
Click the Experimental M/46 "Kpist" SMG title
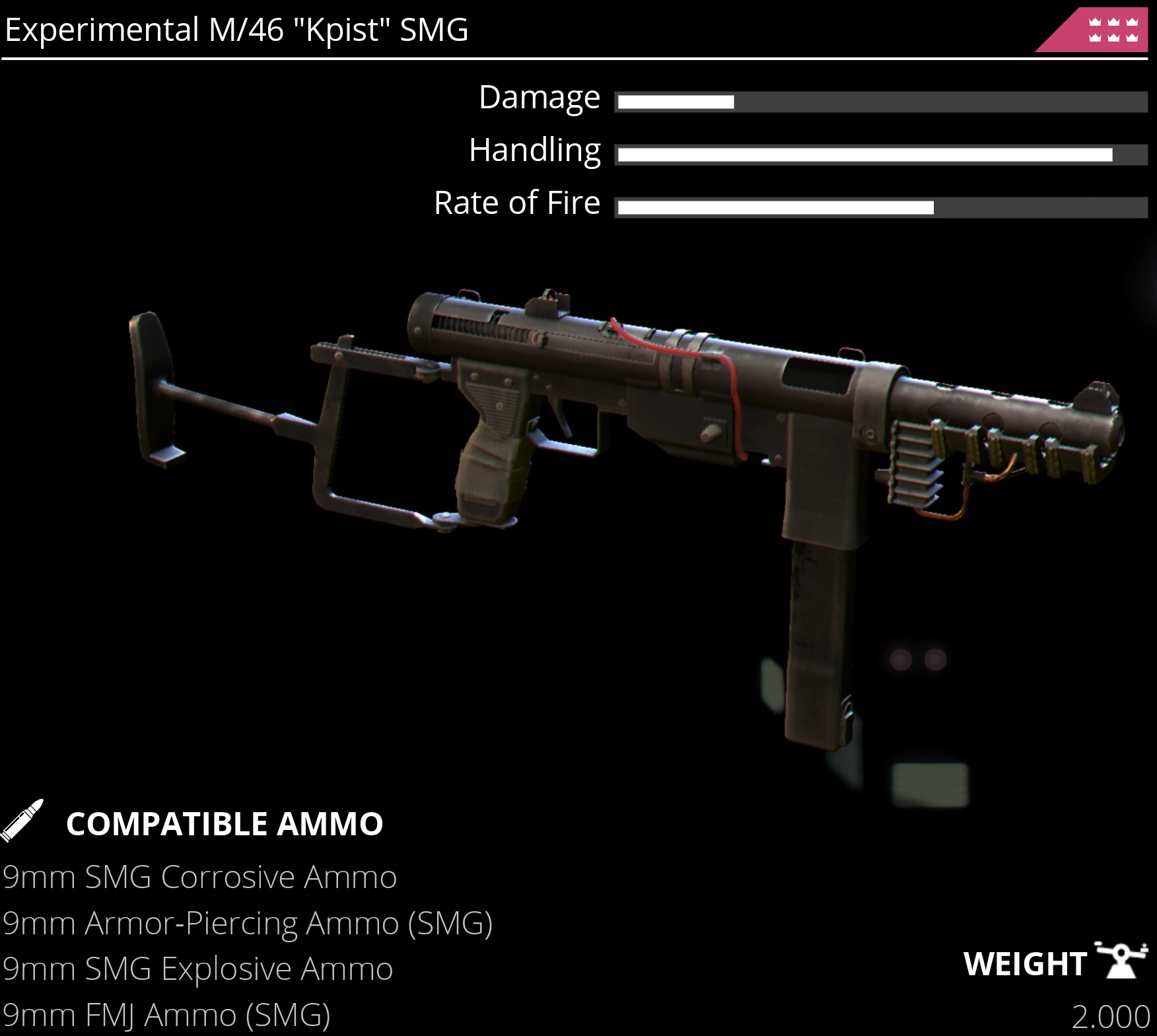coord(234,29)
